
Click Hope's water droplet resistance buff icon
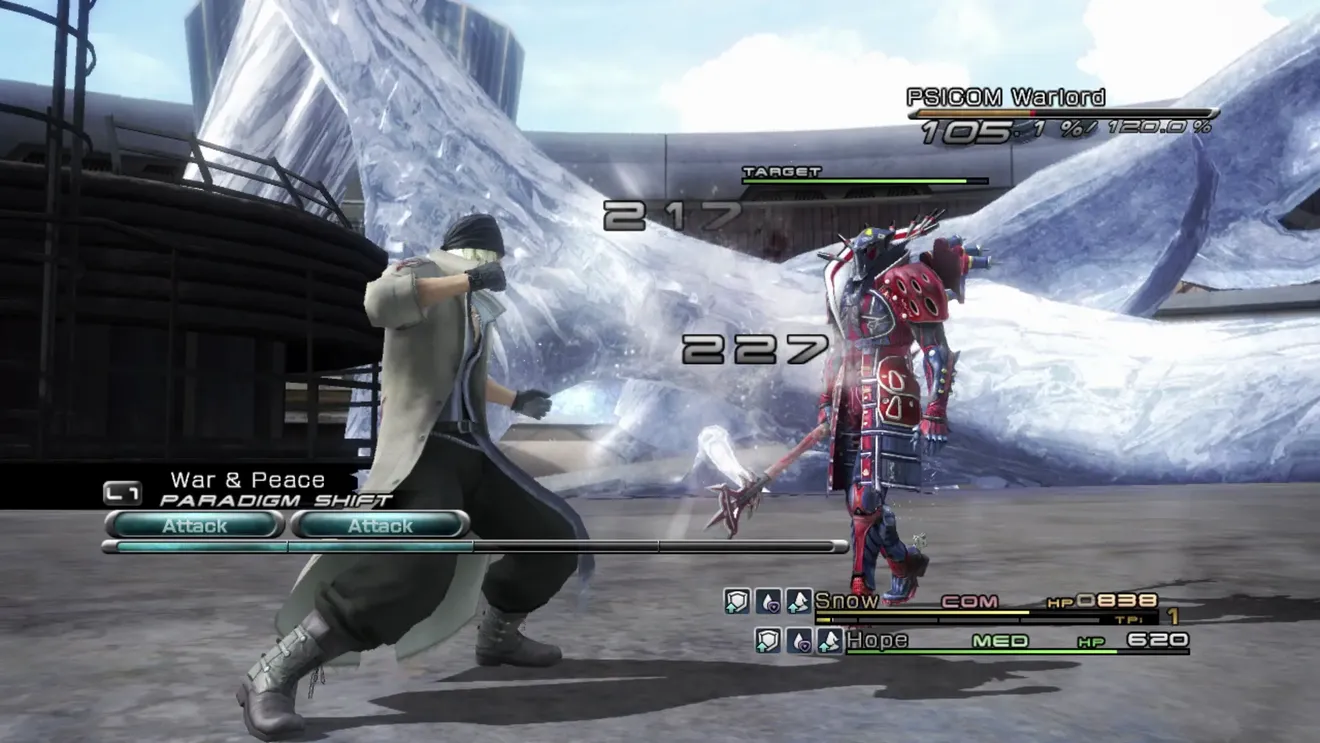799,641
